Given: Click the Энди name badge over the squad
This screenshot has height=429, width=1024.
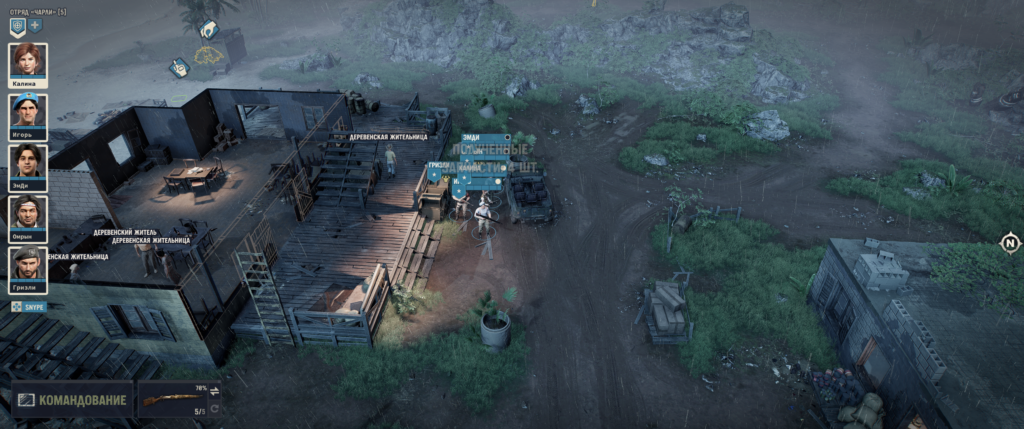Looking at the screenshot, I should pyautogui.click(x=472, y=139).
